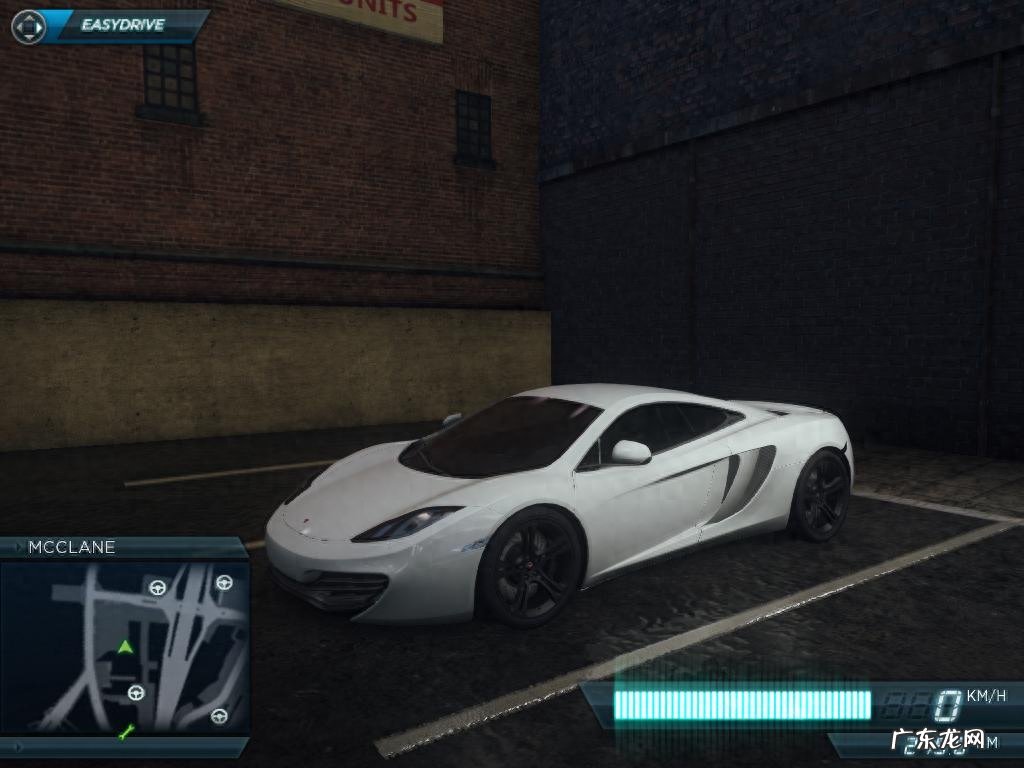
Task: Select the MCCLANE district label
Action: tap(72, 547)
